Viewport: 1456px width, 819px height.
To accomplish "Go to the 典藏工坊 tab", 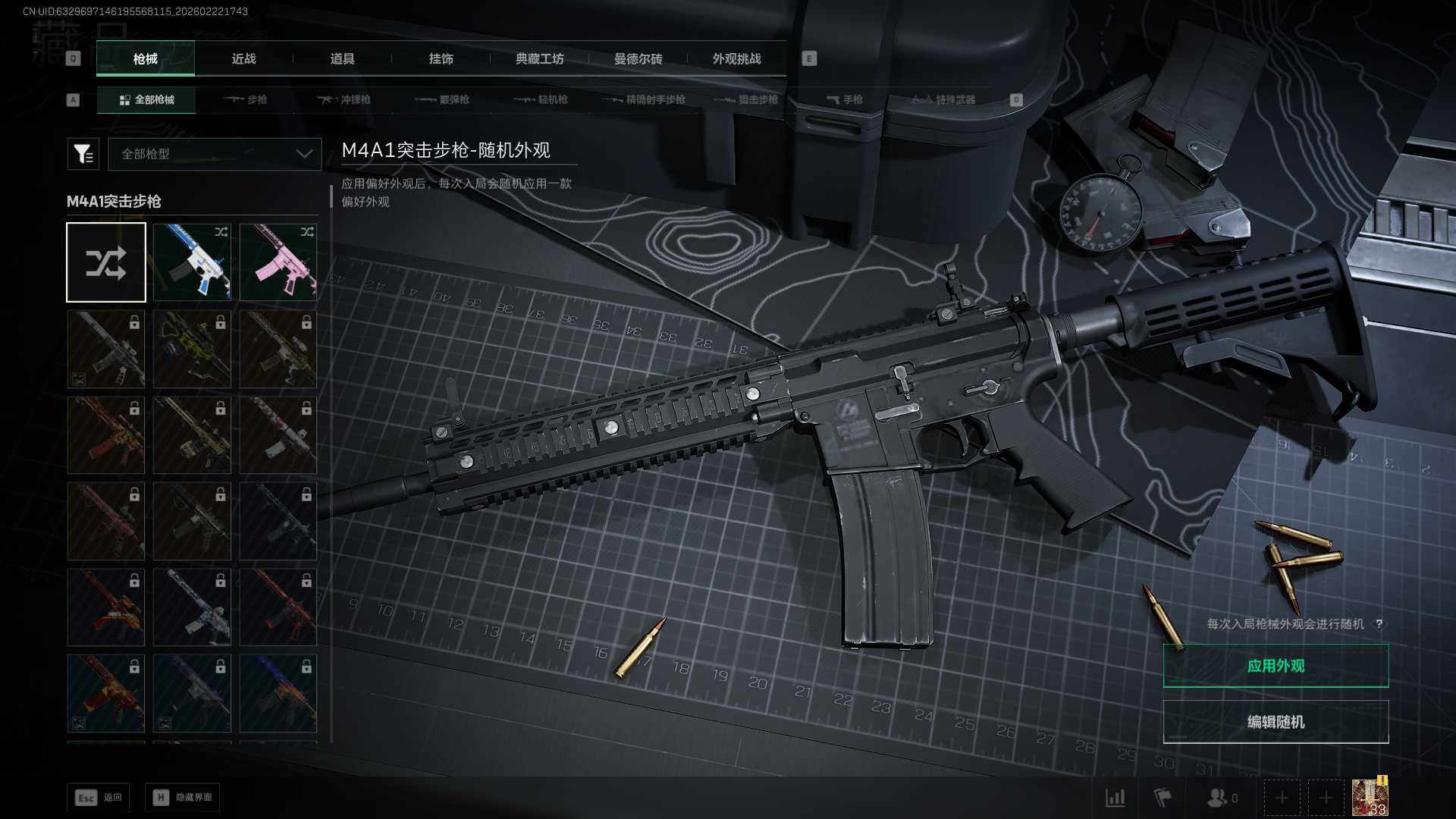I will coord(539,59).
